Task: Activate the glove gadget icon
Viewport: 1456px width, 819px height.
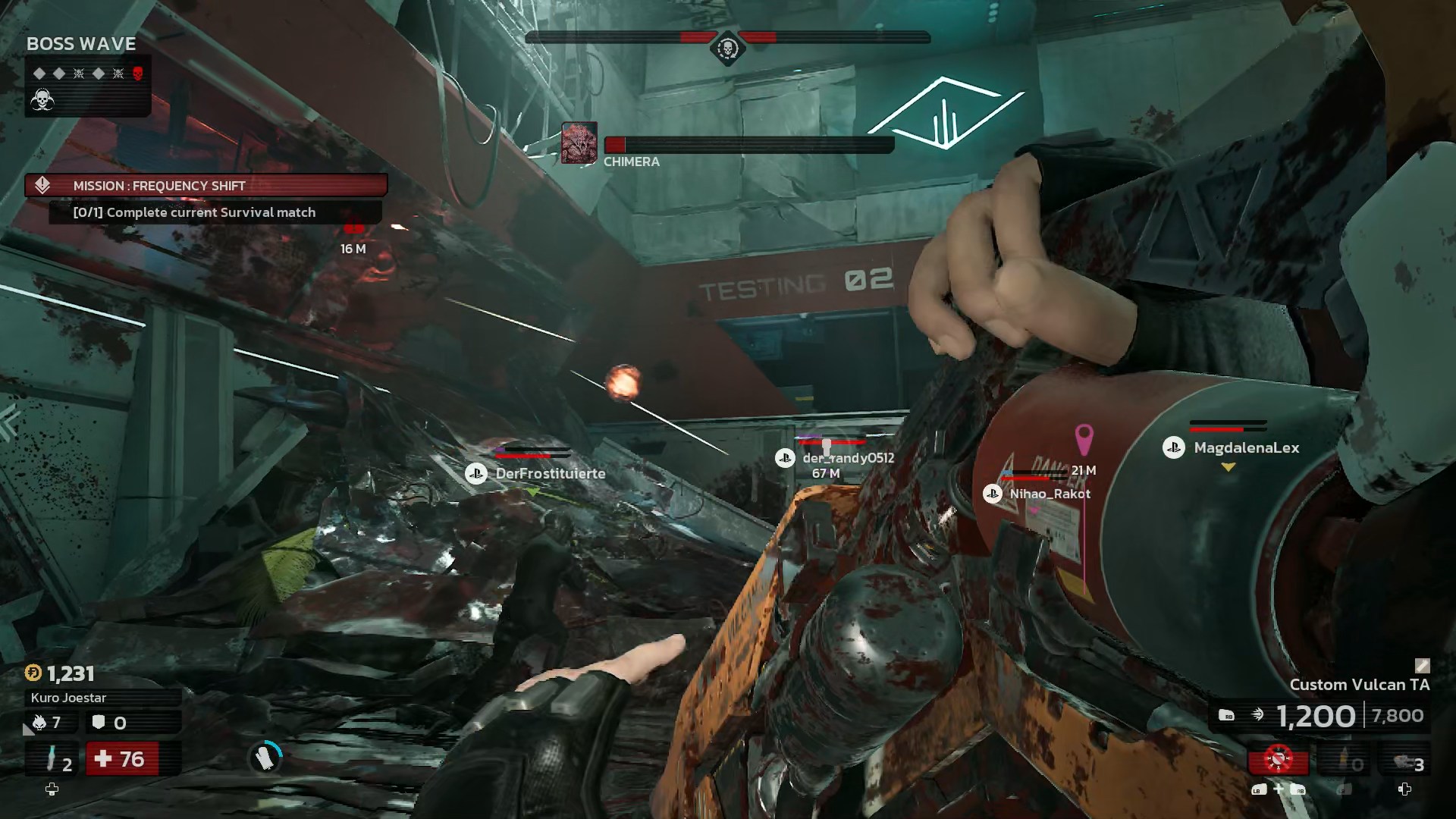Action: click(x=265, y=757)
